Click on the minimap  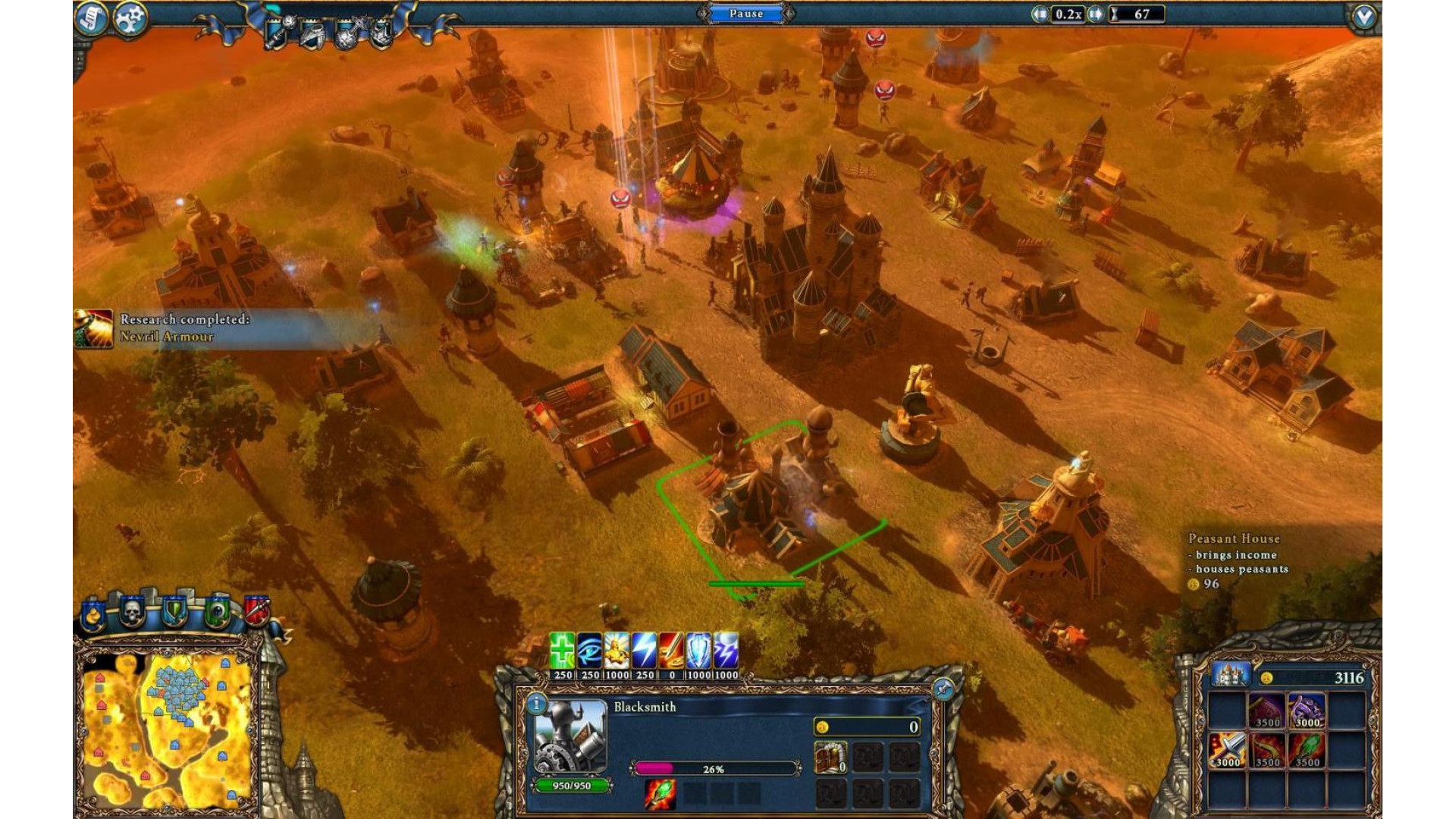168,730
